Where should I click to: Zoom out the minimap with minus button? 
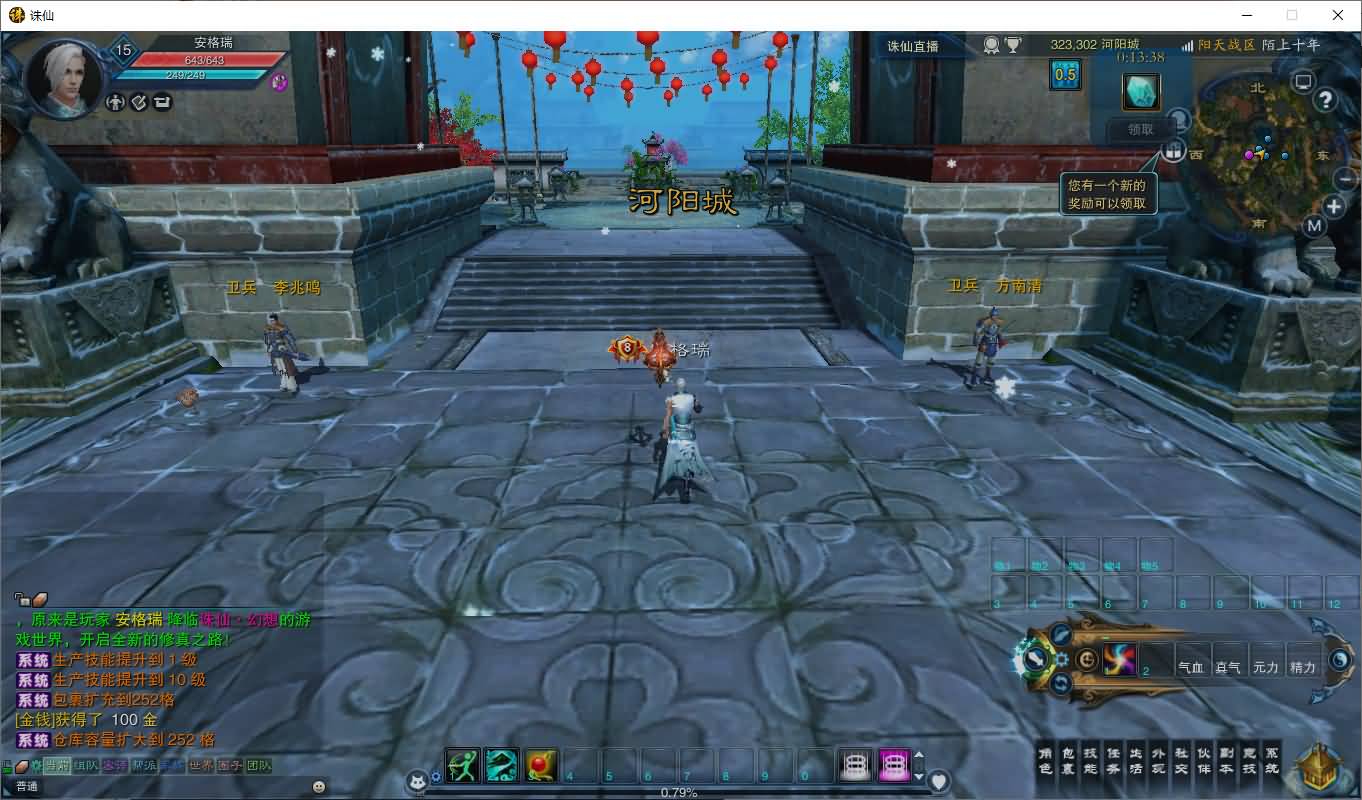coord(1345,179)
